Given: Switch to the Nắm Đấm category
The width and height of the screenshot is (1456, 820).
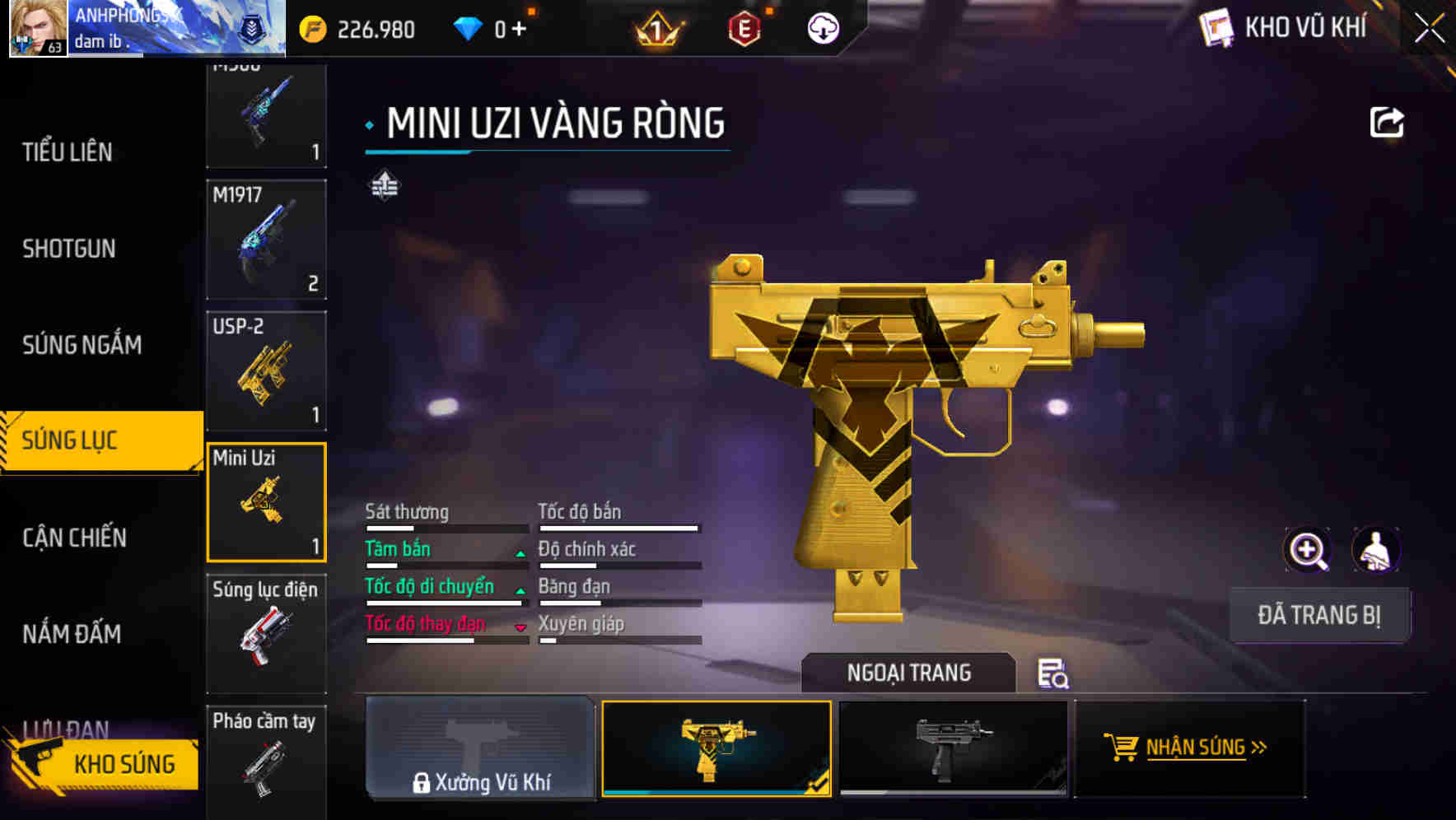Looking at the screenshot, I should point(72,634).
